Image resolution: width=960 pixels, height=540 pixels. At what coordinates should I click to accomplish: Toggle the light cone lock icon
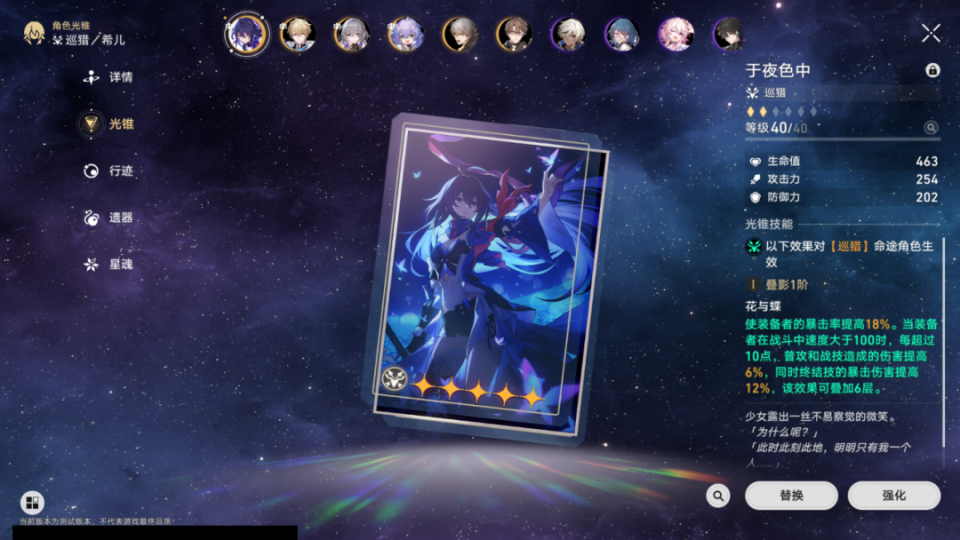coord(932,70)
